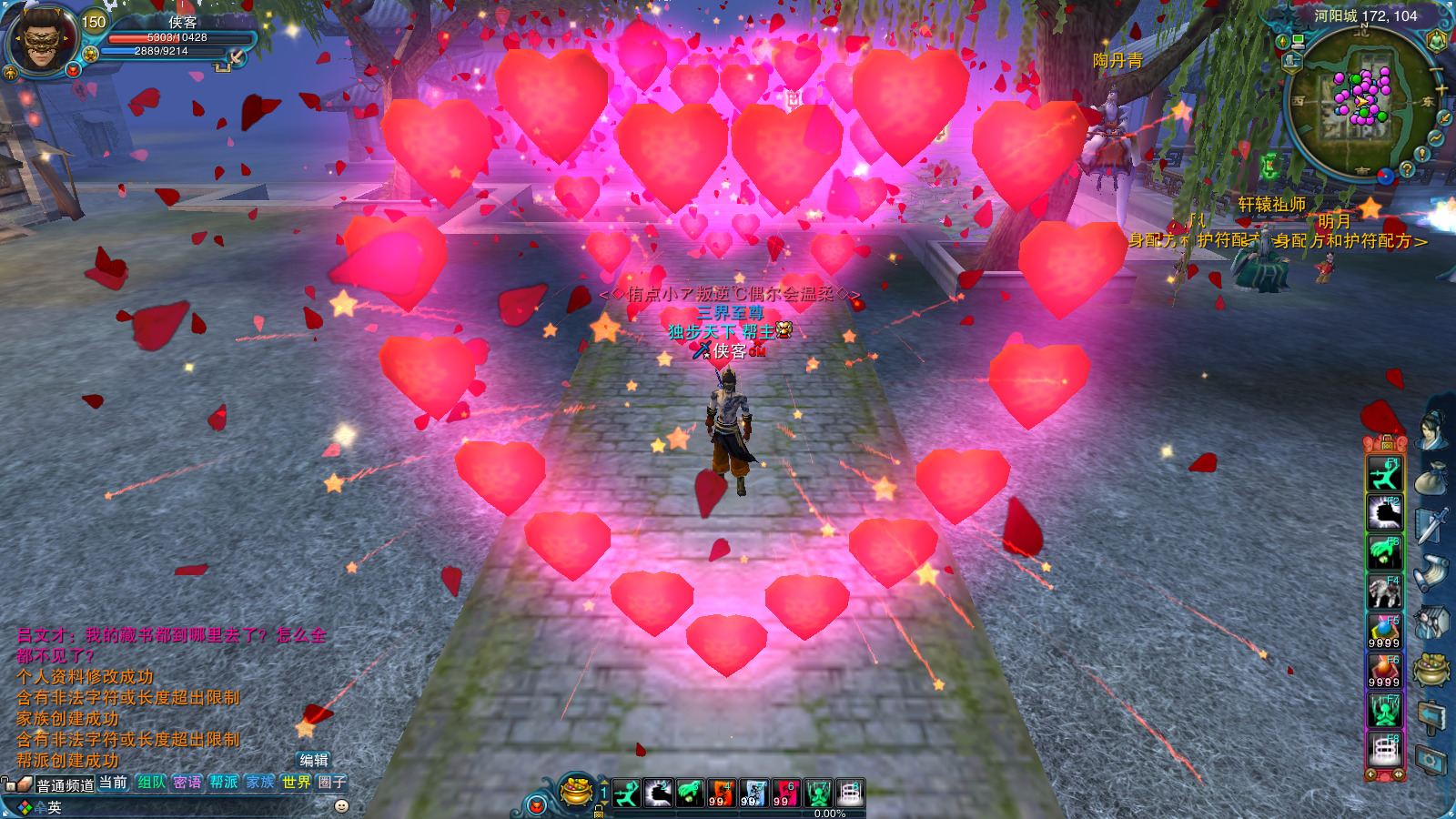Select the 家族 (family) chat tab
This screenshot has height=819, width=1456.
260,782
